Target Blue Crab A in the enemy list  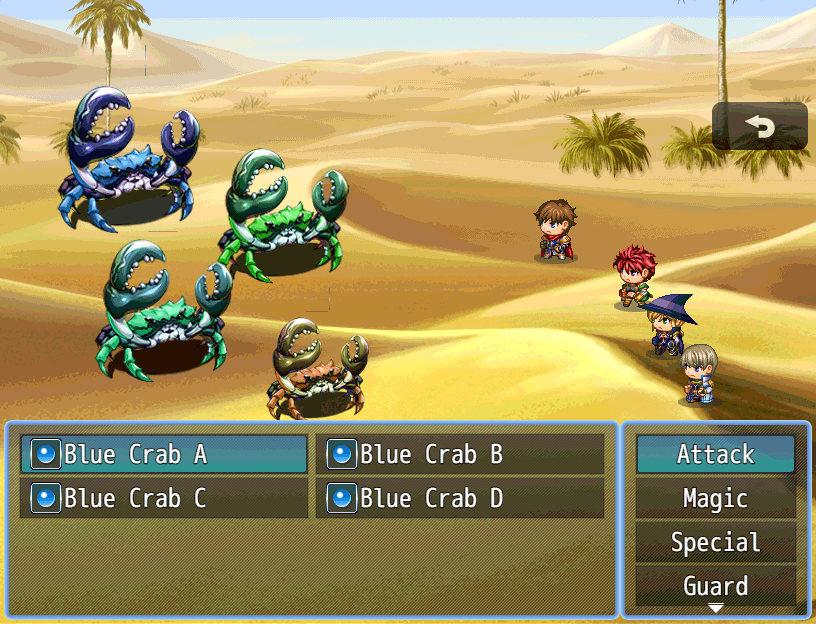pos(164,454)
